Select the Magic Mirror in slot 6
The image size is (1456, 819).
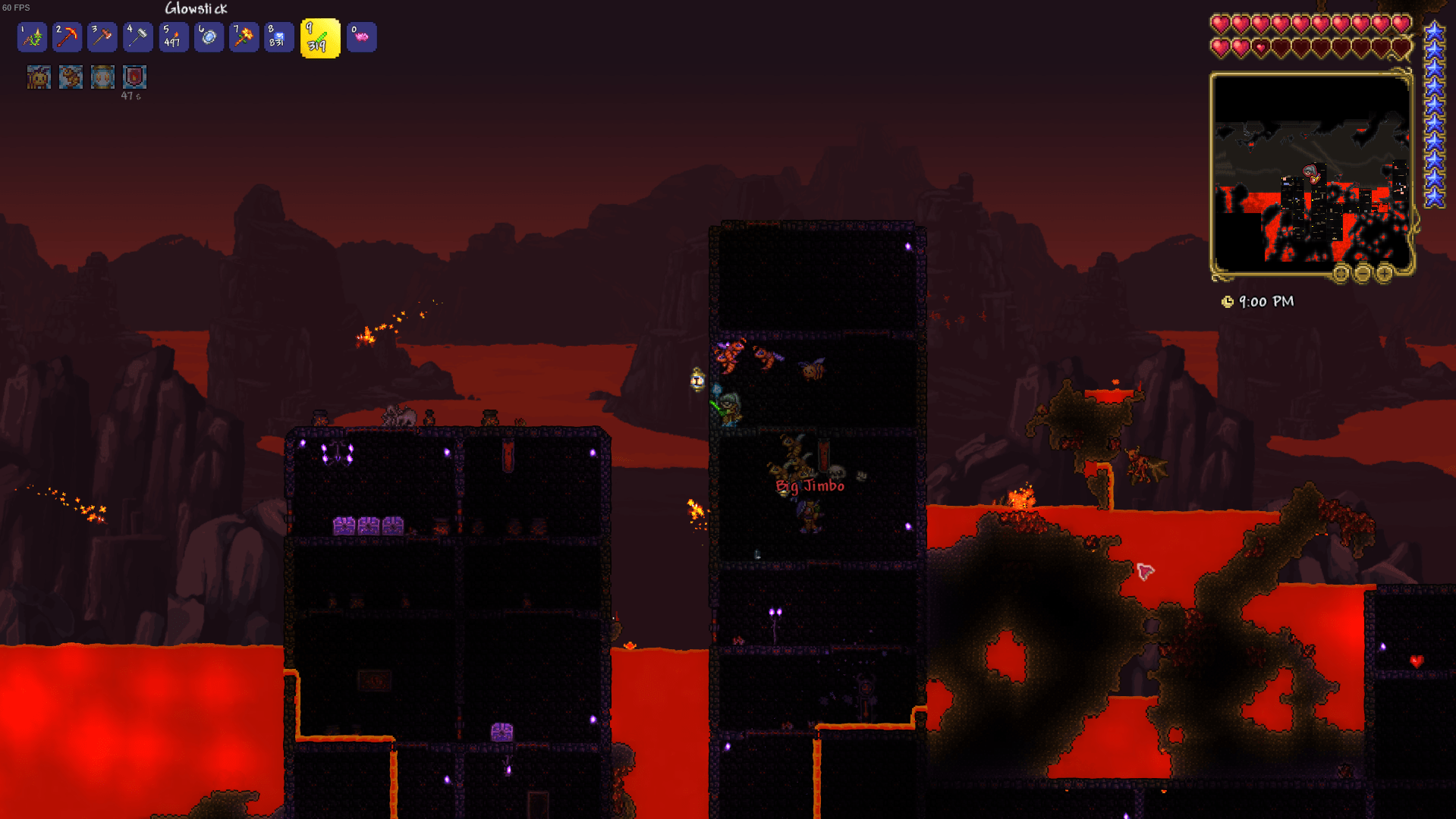pyautogui.click(x=209, y=36)
